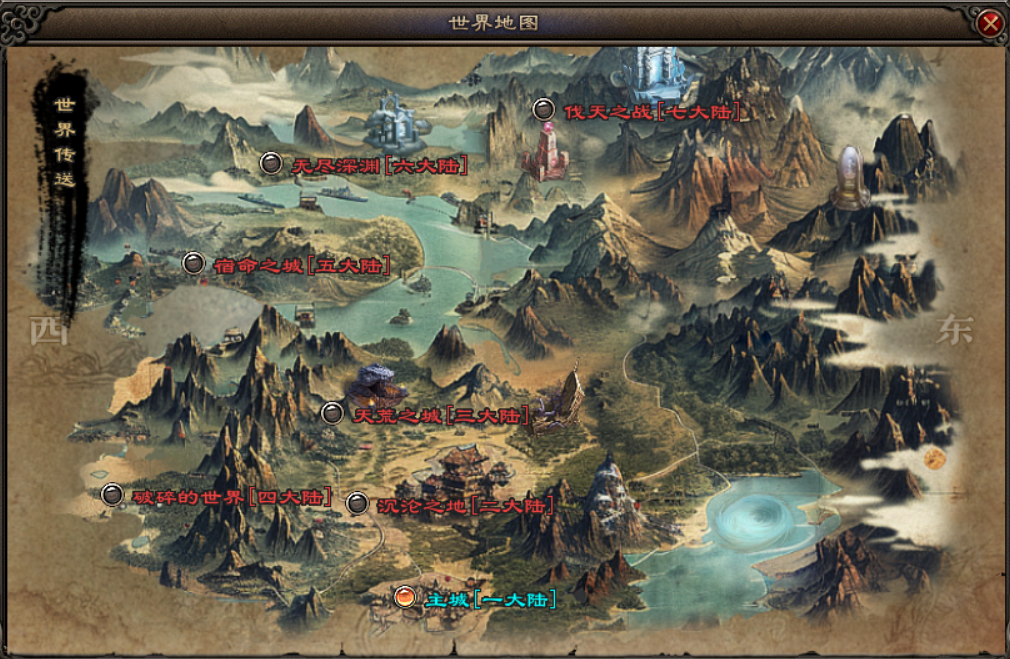
Task: Travel to 宿命之城 [五大陆]
Action: [x=194, y=263]
